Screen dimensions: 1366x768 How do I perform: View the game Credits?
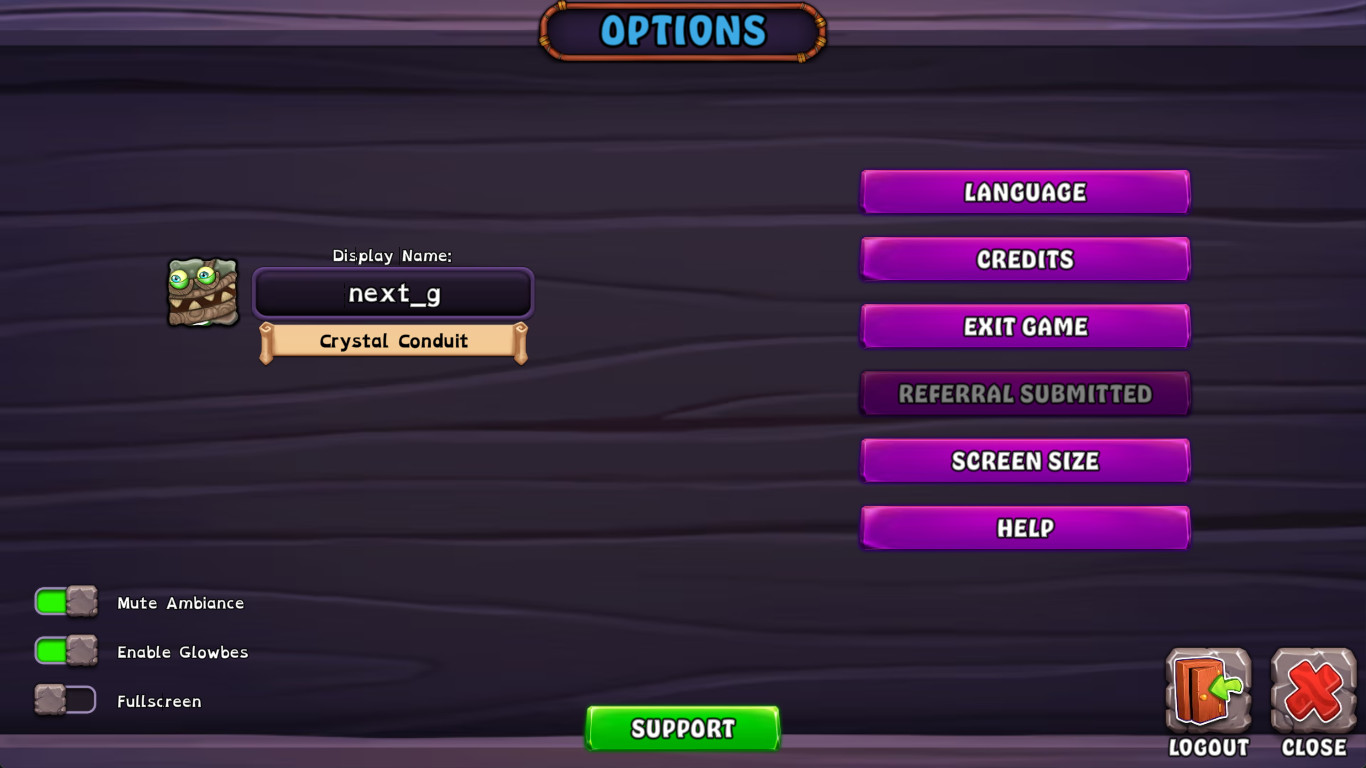point(1024,259)
